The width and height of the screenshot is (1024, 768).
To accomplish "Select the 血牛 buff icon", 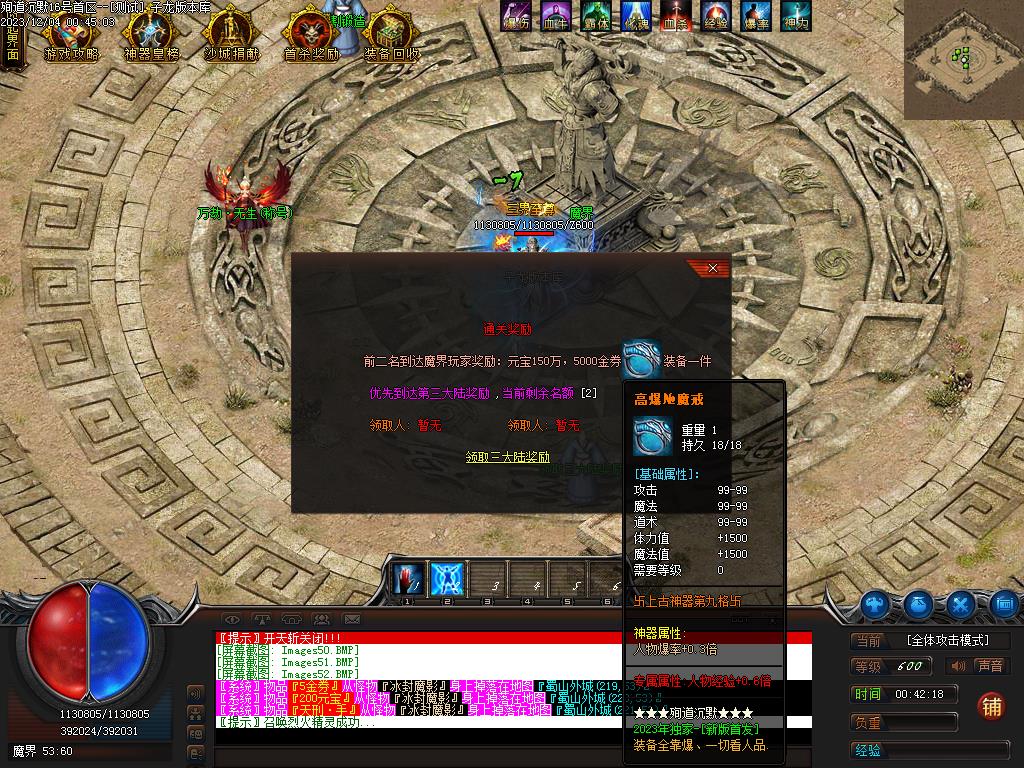I will click(x=554, y=17).
